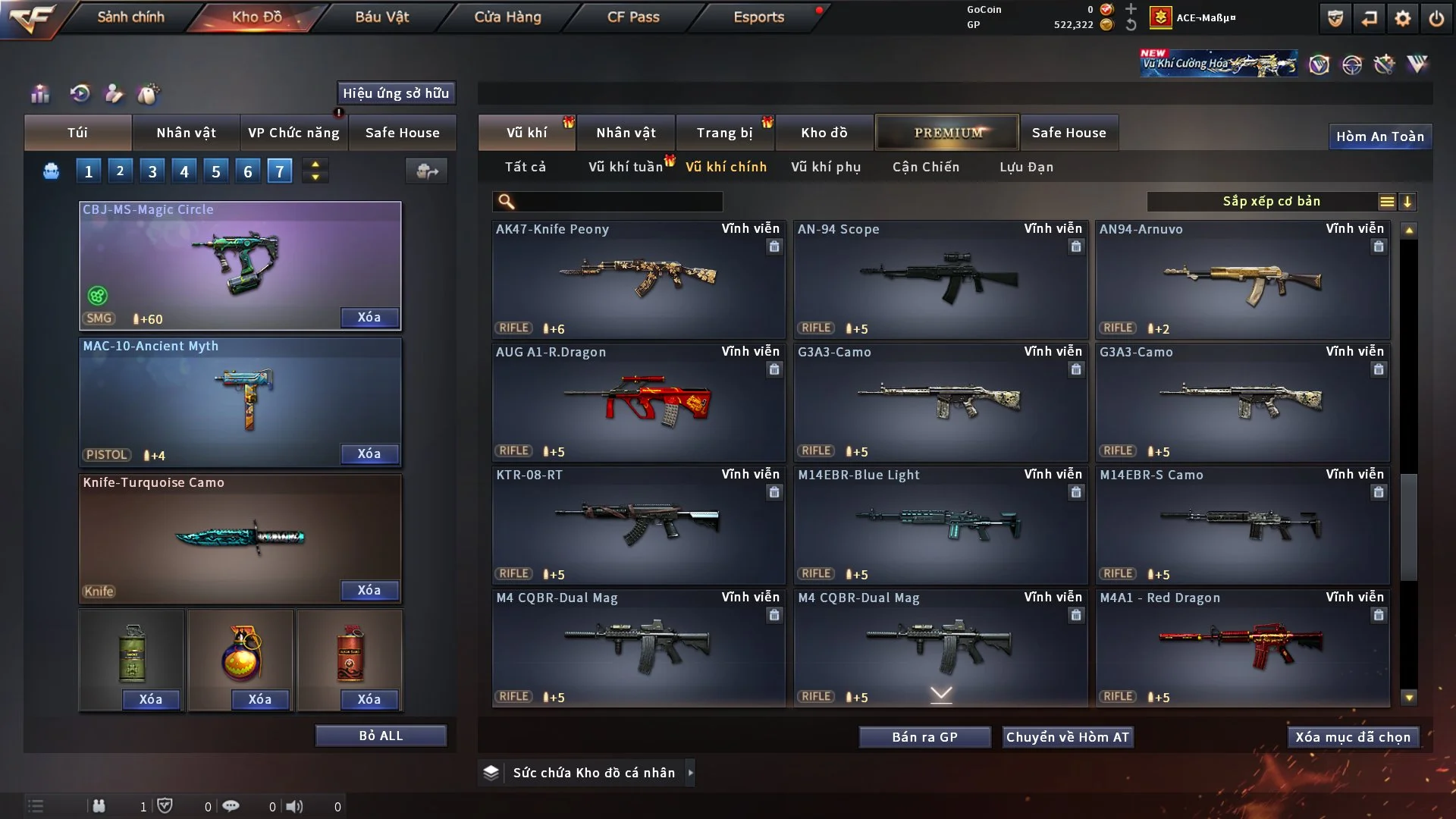Click the weapon search field

click(618, 202)
